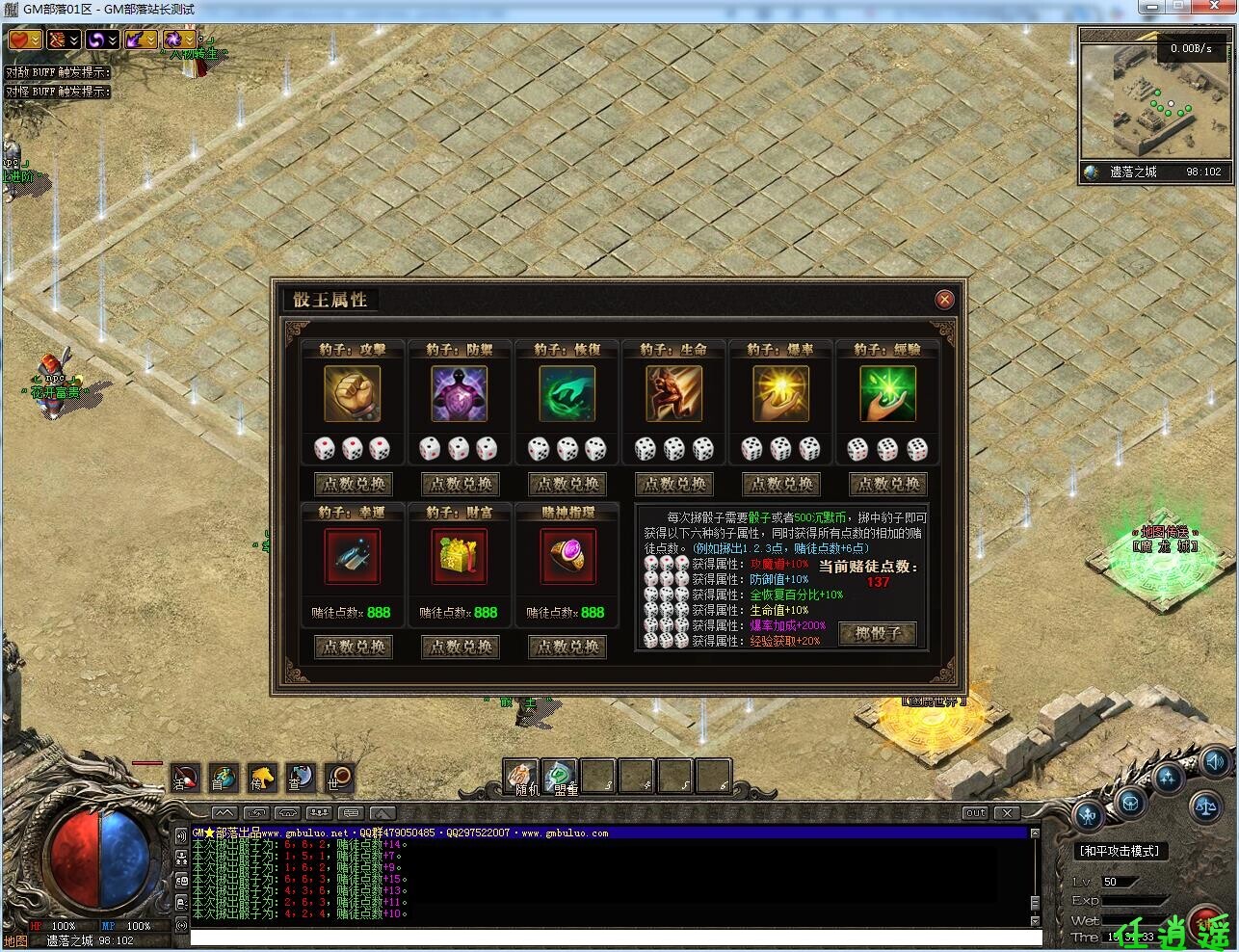This screenshot has width=1239, height=952.
Task: Exchange points for 豹子:經驗
Action: [x=887, y=484]
